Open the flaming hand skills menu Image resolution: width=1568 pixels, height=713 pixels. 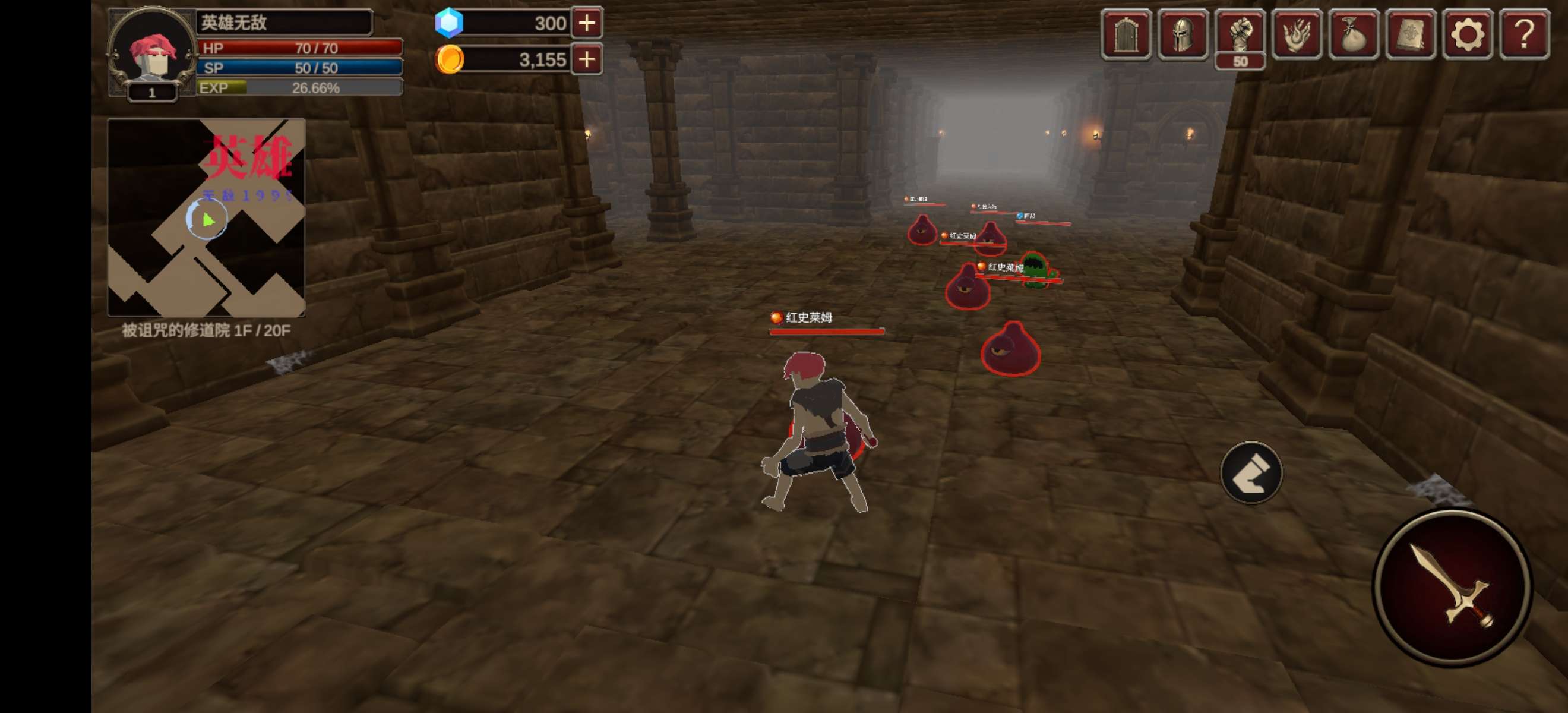[x=1297, y=34]
